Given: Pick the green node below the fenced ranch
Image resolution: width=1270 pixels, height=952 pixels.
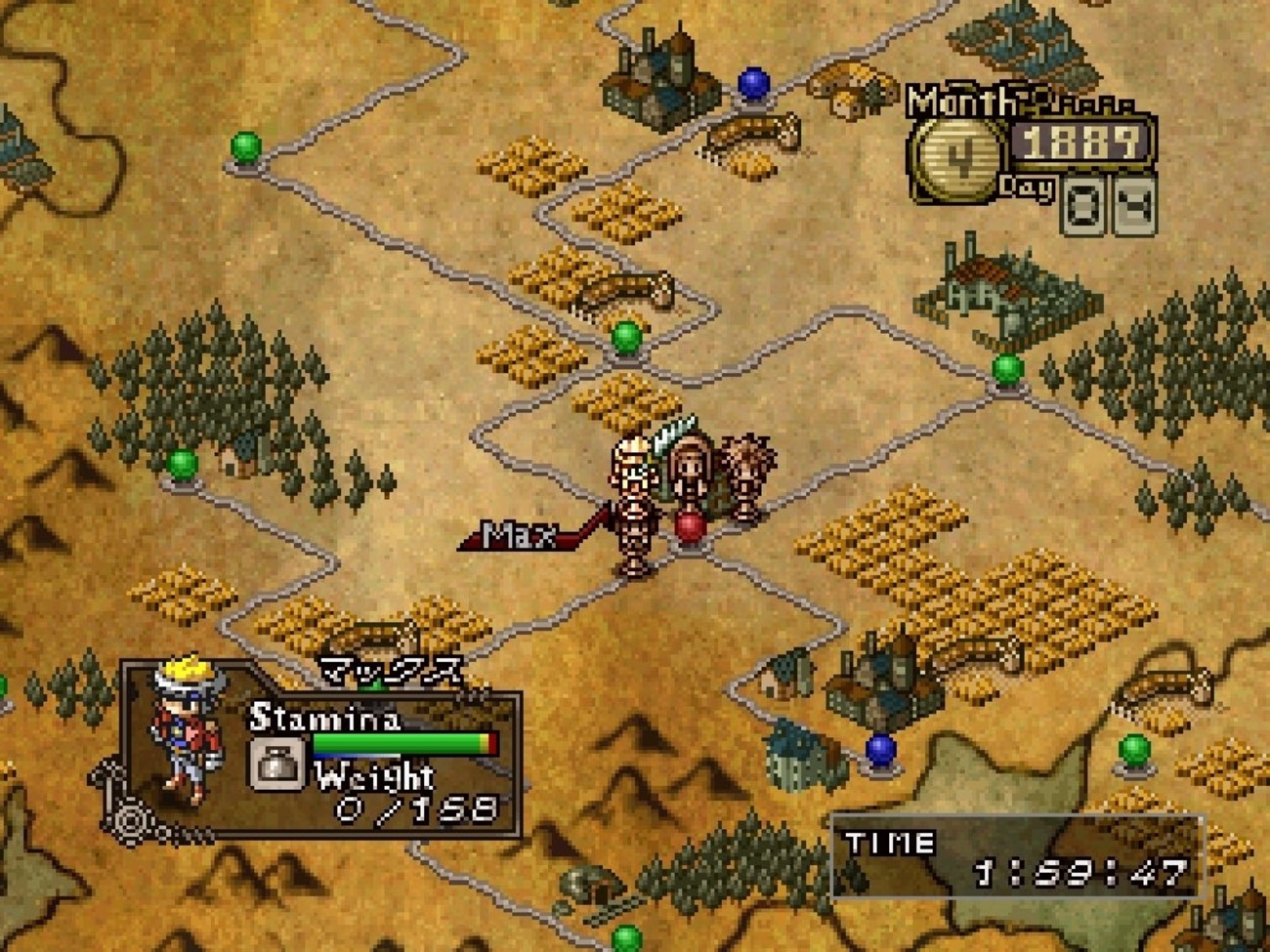Looking at the screenshot, I should coord(1007,369).
